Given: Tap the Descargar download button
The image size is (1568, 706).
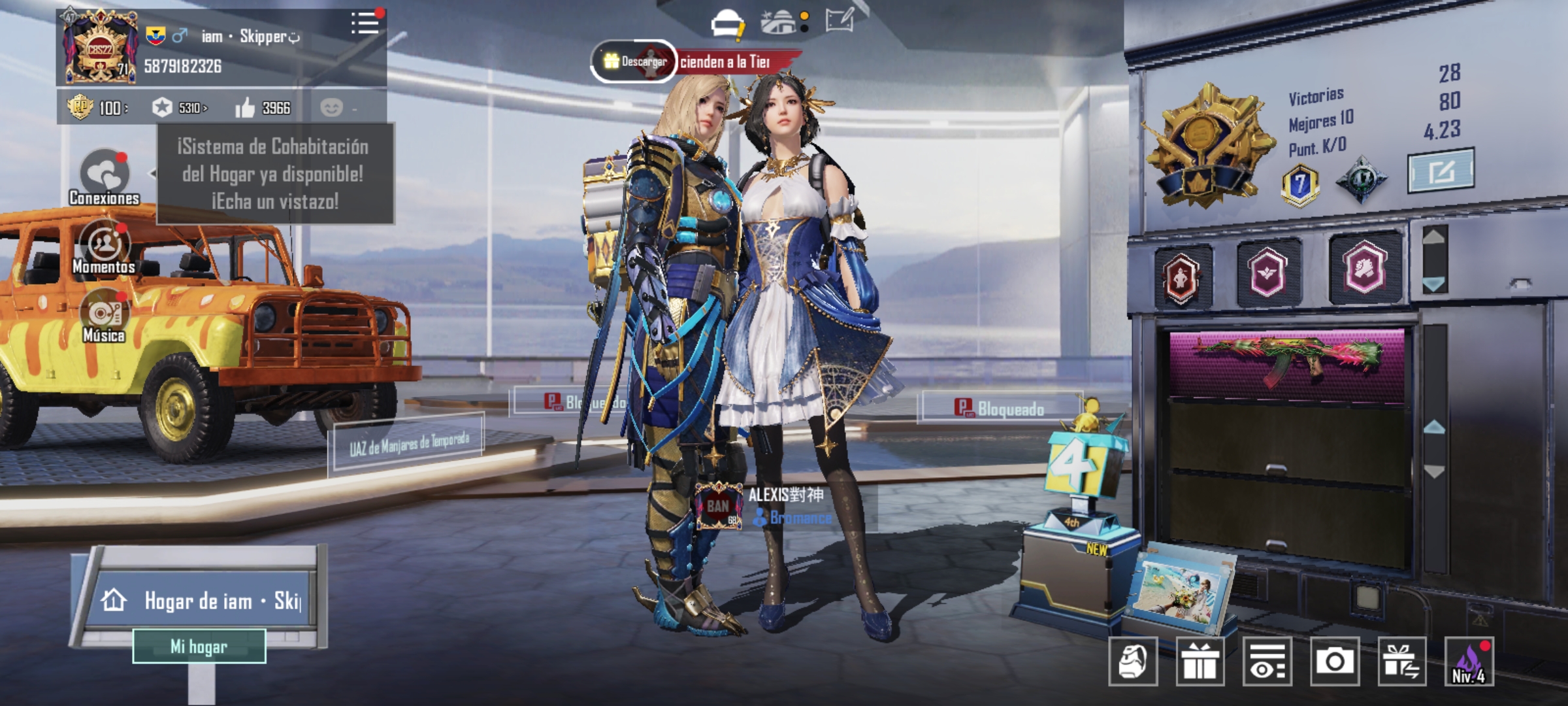Looking at the screenshot, I should (634, 61).
